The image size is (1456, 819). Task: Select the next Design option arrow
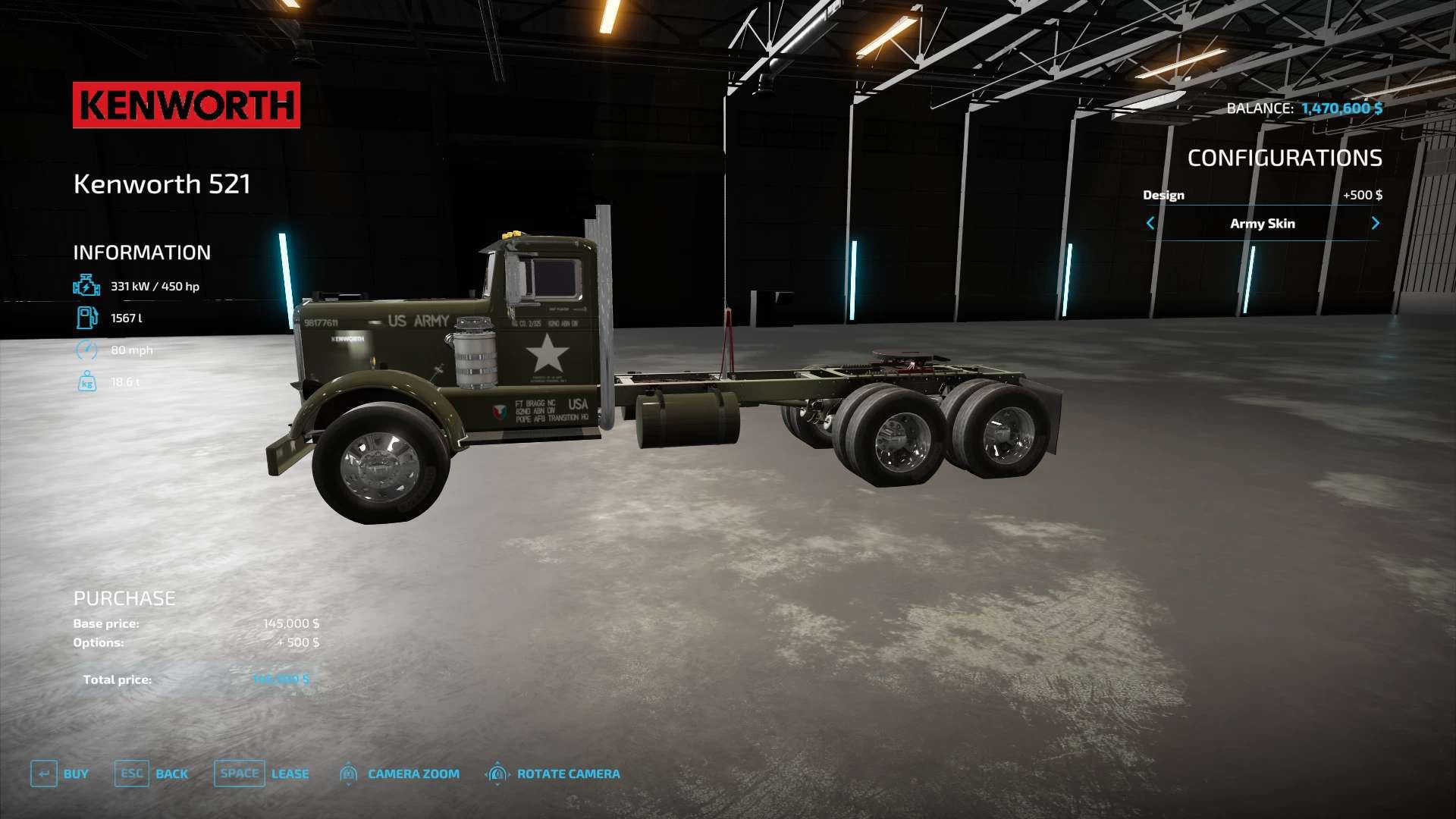coord(1376,223)
